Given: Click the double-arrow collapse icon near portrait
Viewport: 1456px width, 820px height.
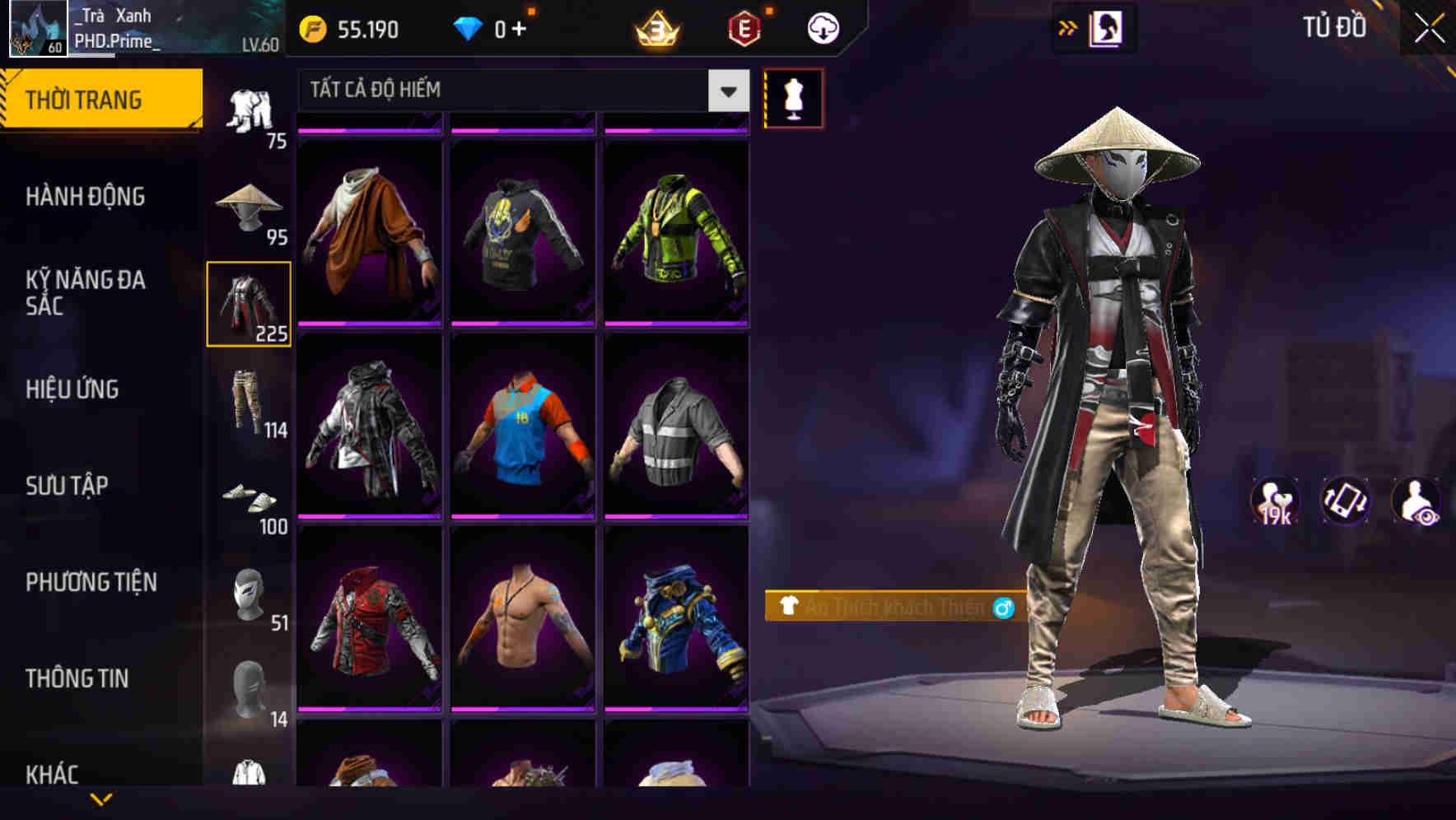Looking at the screenshot, I should [1068, 27].
